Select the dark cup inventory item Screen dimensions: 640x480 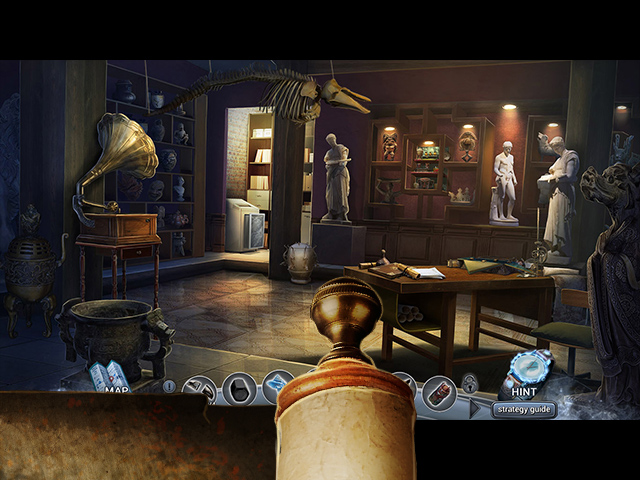pos(240,388)
